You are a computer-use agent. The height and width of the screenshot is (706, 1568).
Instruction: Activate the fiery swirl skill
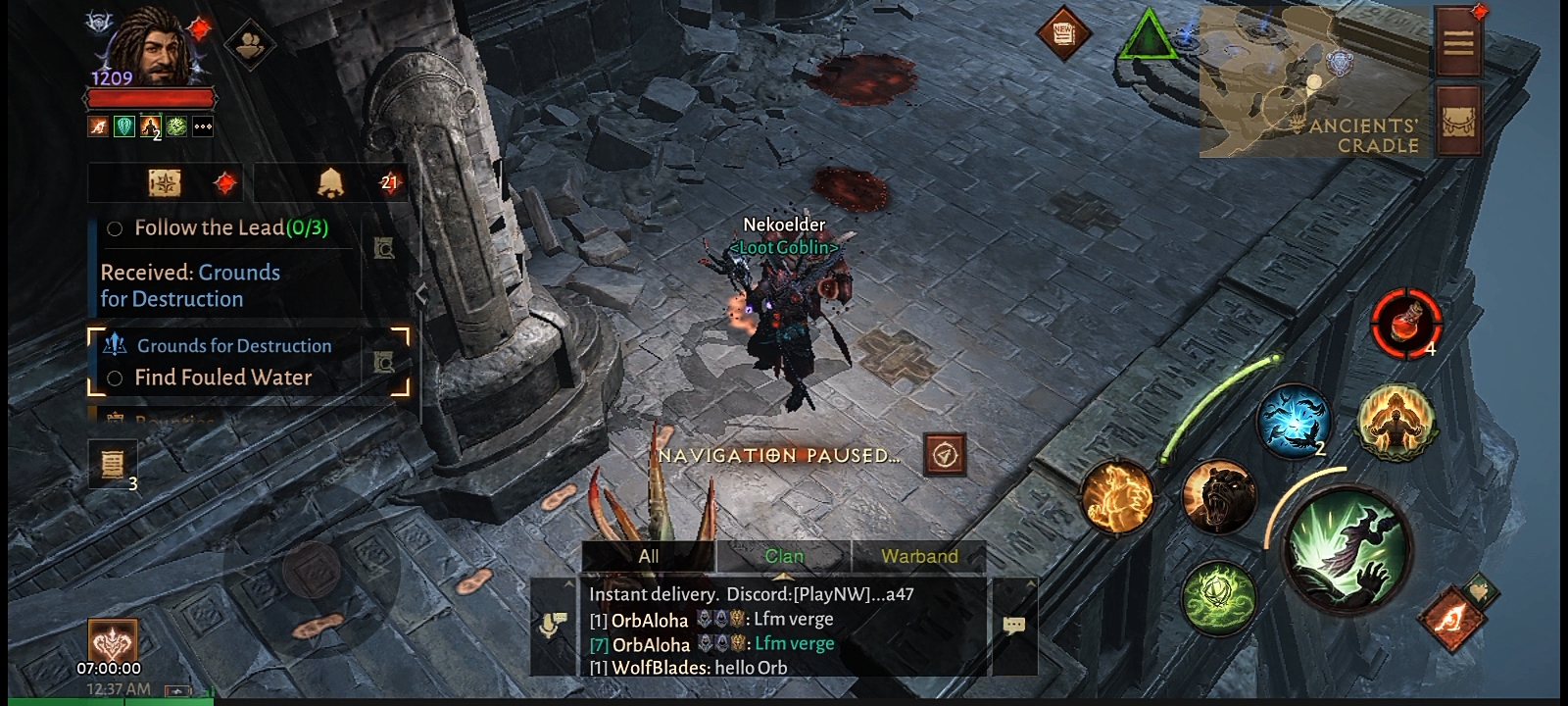click(x=1117, y=497)
